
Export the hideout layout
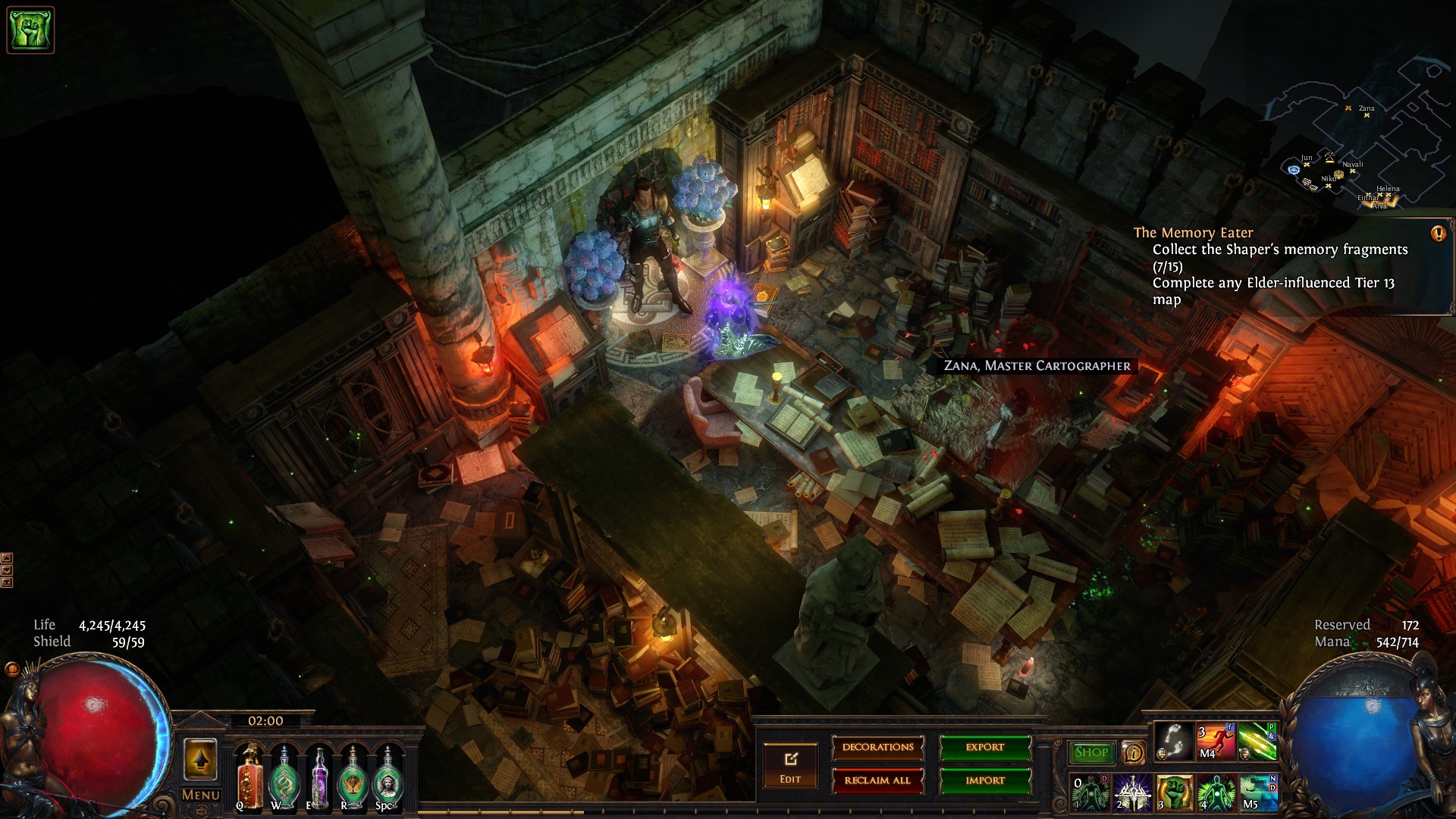(985, 748)
